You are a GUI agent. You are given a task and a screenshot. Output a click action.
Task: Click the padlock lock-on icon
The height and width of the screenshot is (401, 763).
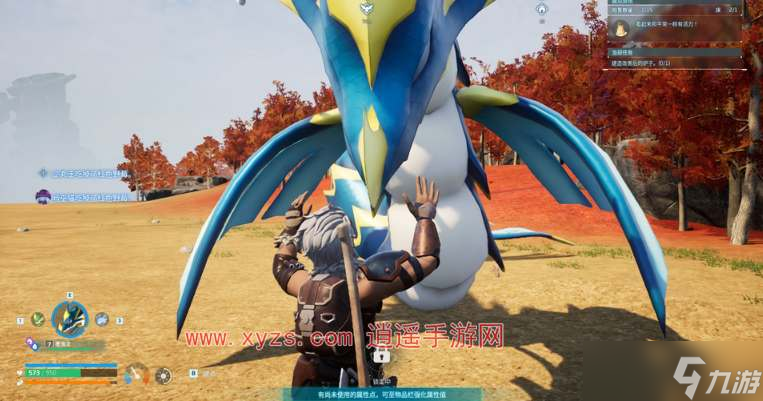(380, 356)
